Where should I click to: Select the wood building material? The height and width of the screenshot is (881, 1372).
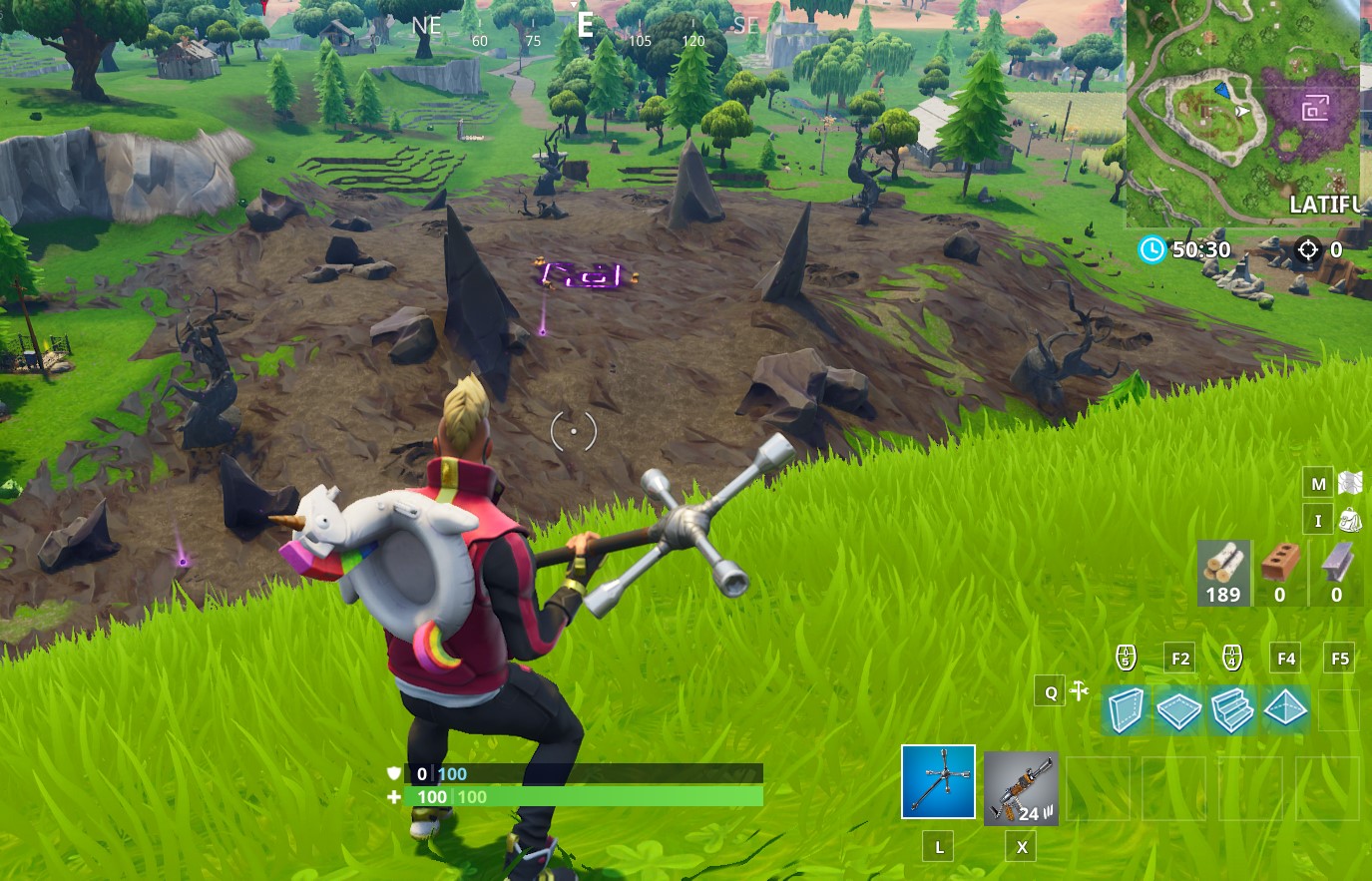(1223, 574)
